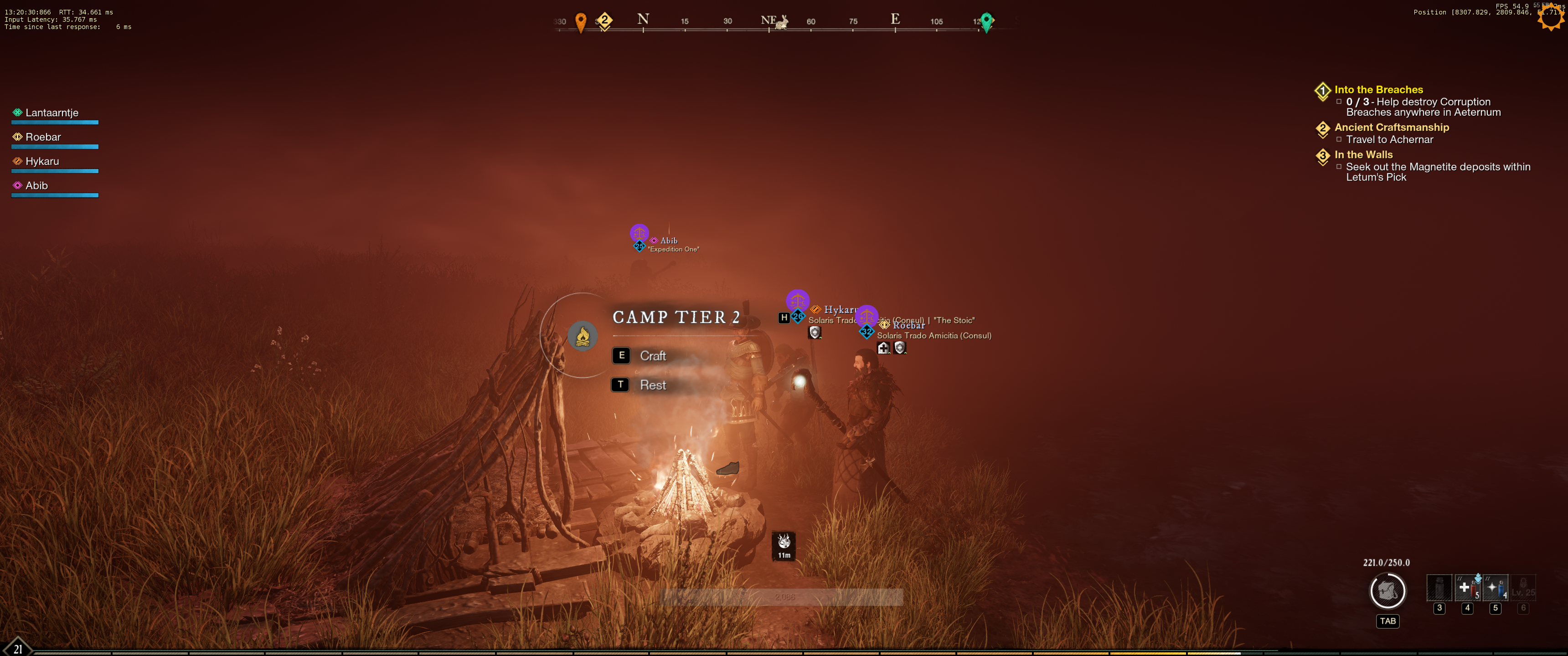Click the campfire icon beside Camp Tier 2

(583, 337)
